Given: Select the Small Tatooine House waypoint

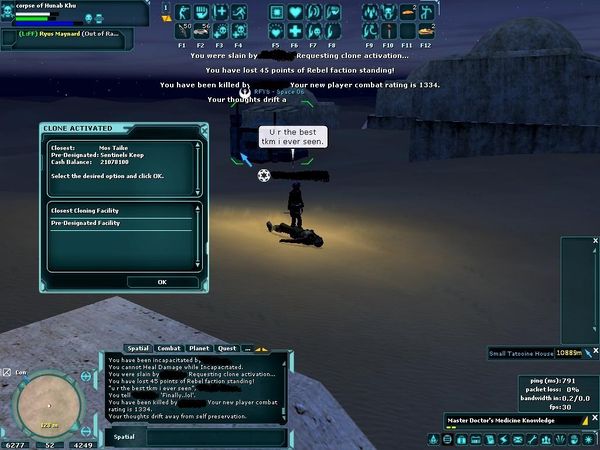Looking at the screenshot, I should click(520, 353).
